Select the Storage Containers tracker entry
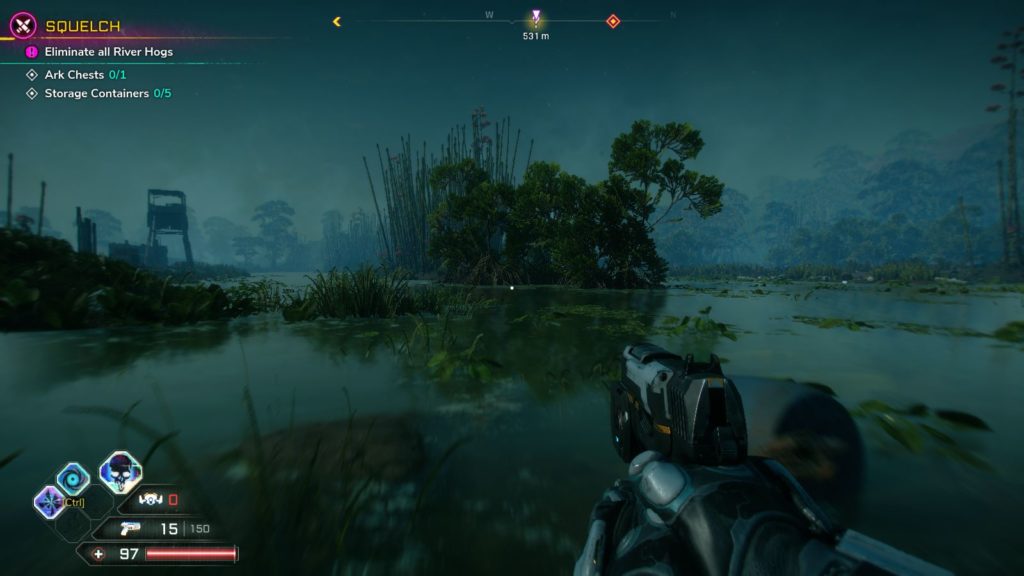The width and height of the screenshot is (1024, 576). point(107,94)
